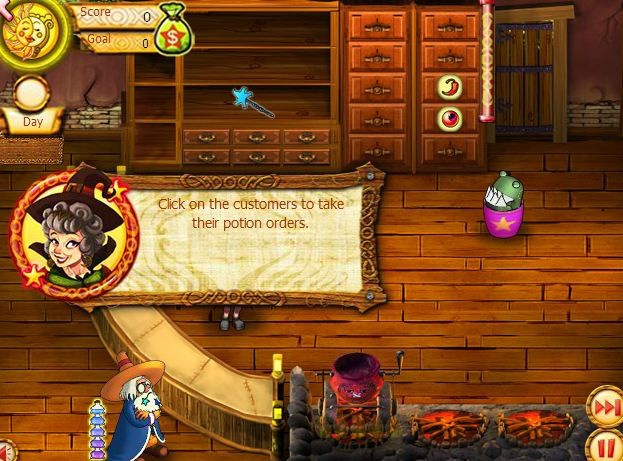Pick the red eyeball ingredient drawer
The image size is (623, 461).
click(449, 118)
